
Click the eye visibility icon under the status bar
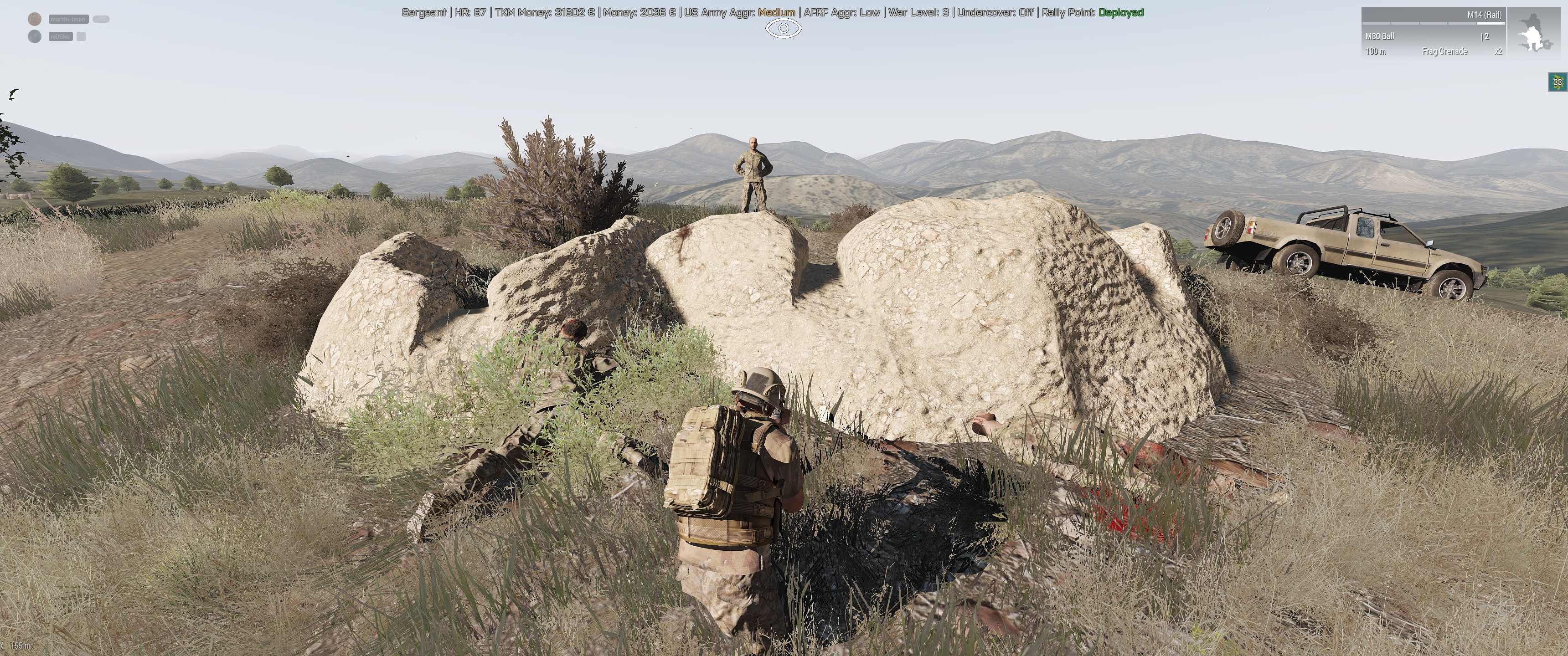point(784,29)
